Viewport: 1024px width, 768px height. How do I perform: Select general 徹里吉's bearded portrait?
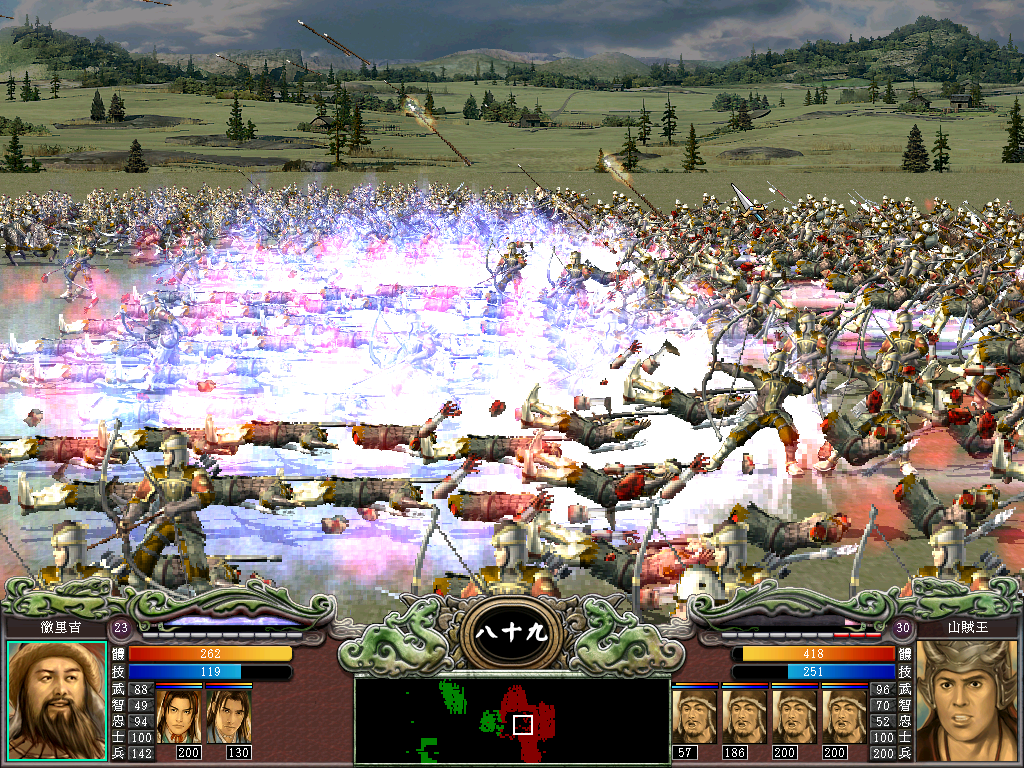point(57,701)
